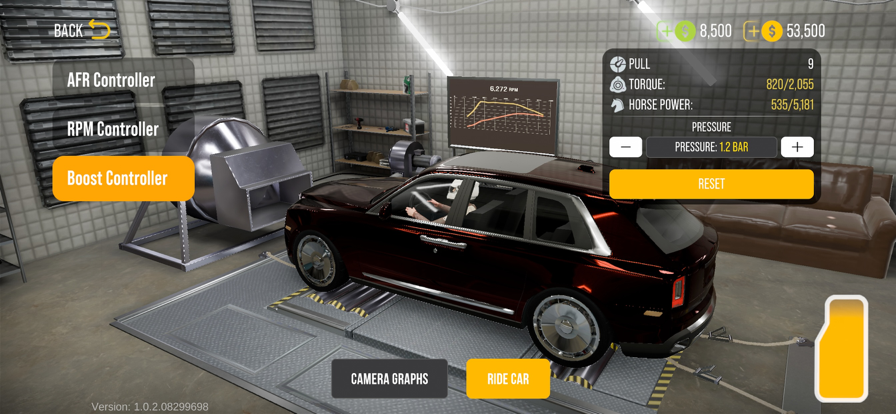Add more green cash currency
The image size is (896, 414).
[x=666, y=31]
